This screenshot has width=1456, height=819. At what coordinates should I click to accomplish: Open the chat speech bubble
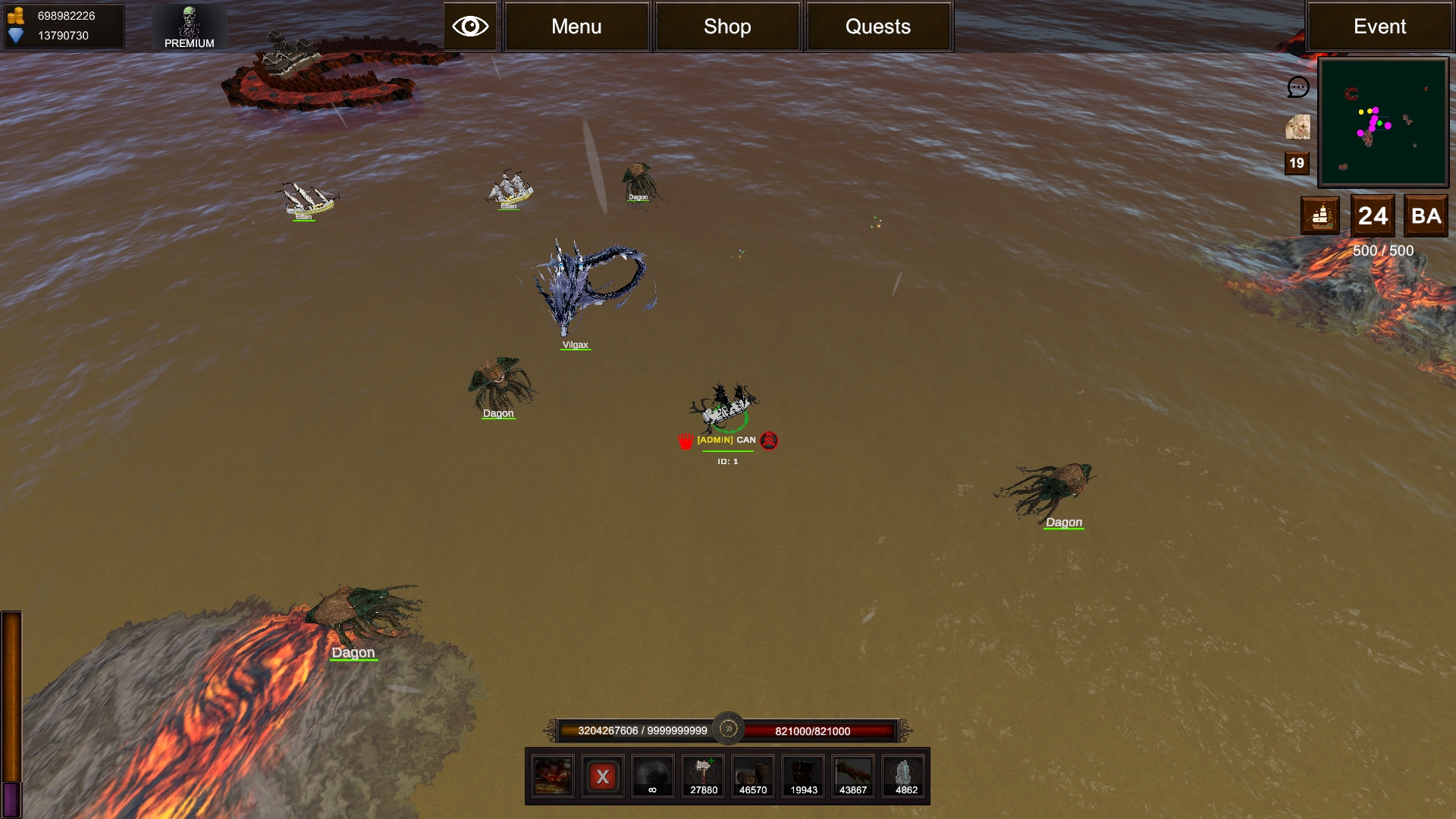tap(1298, 87)
